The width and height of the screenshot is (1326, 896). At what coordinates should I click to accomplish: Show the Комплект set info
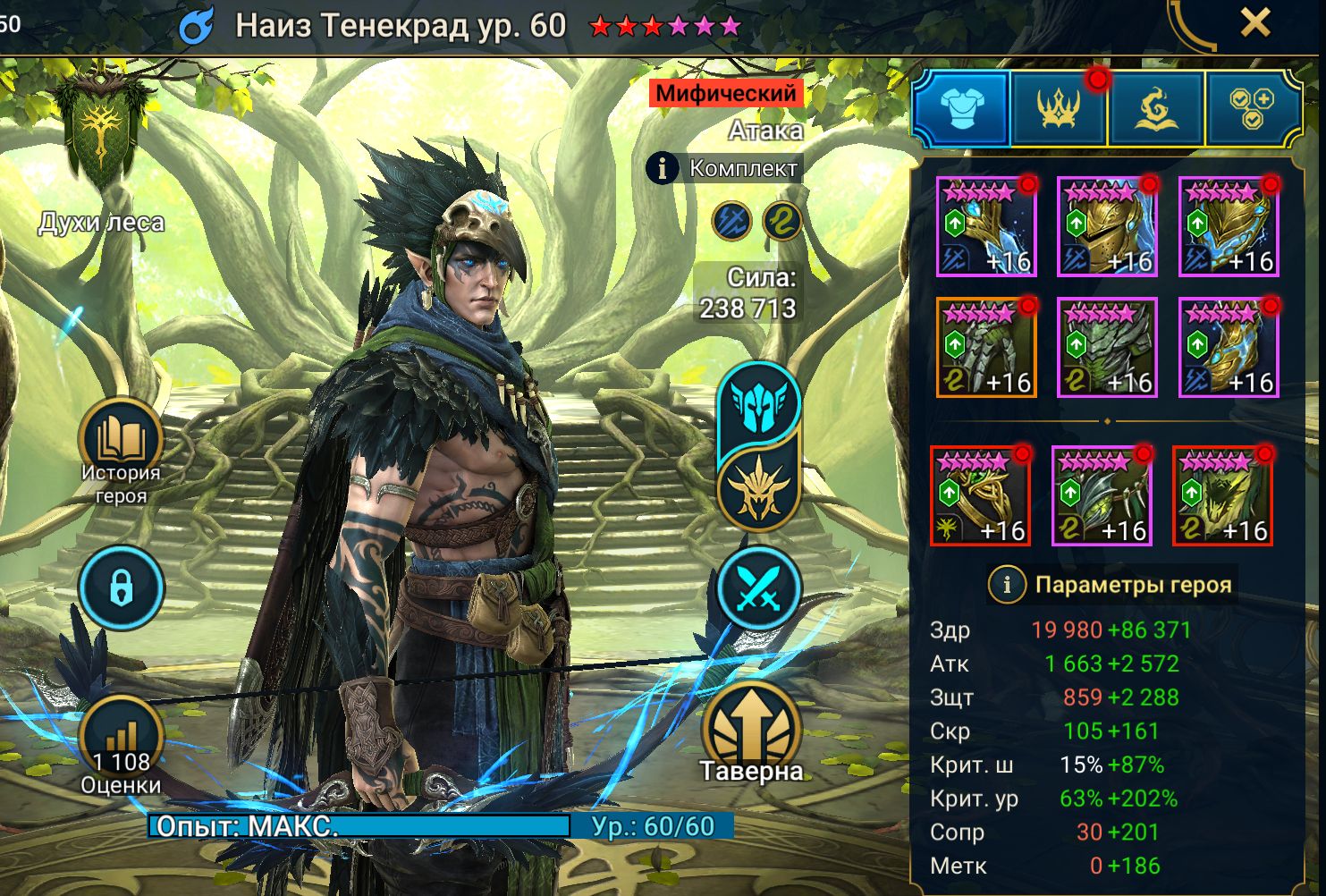[x=662, y=168]
